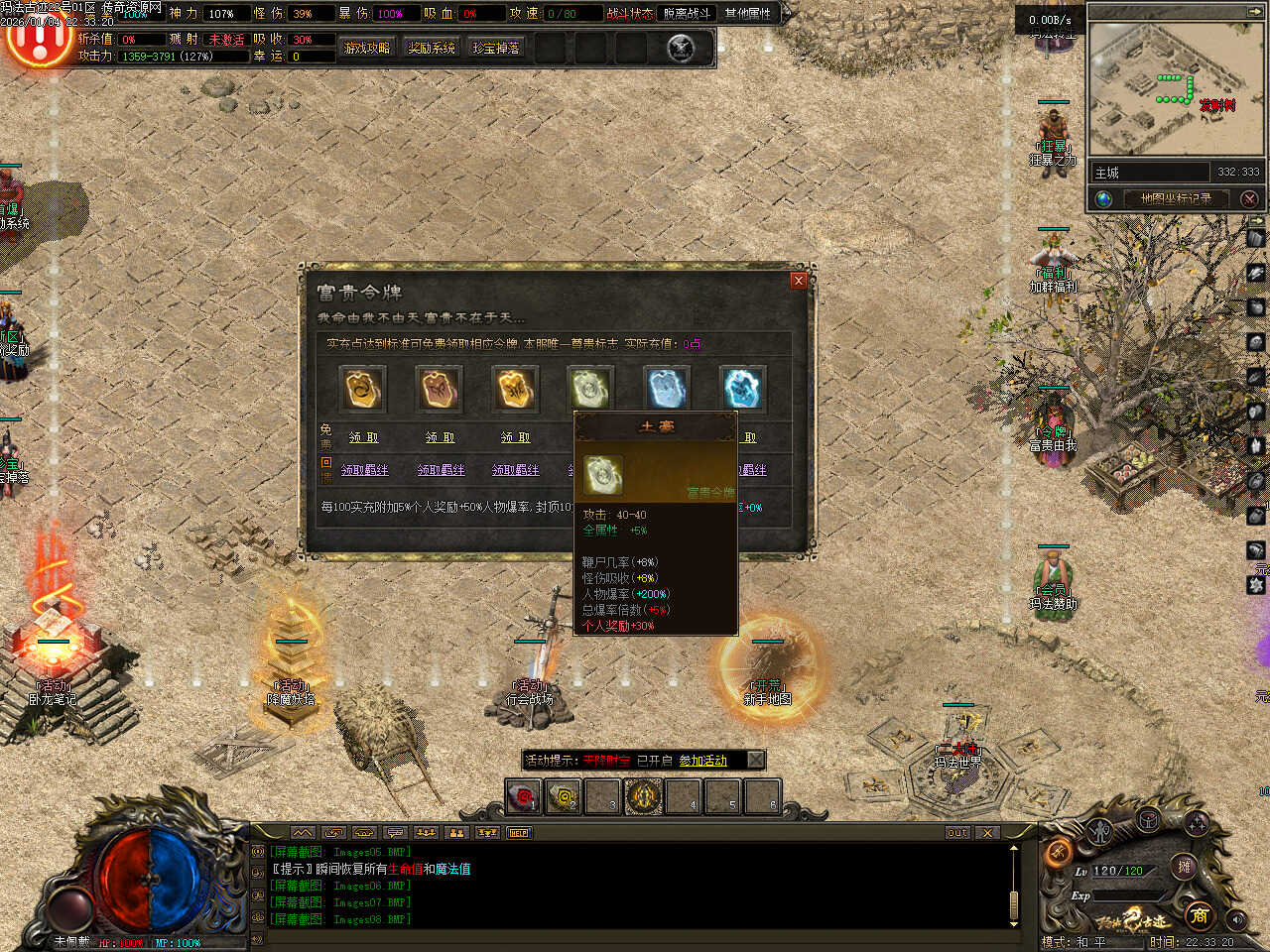The width and height of the screenshot is (1270, 952).
Task: Close the 富贵令牌 window
Action: (798, 281)
